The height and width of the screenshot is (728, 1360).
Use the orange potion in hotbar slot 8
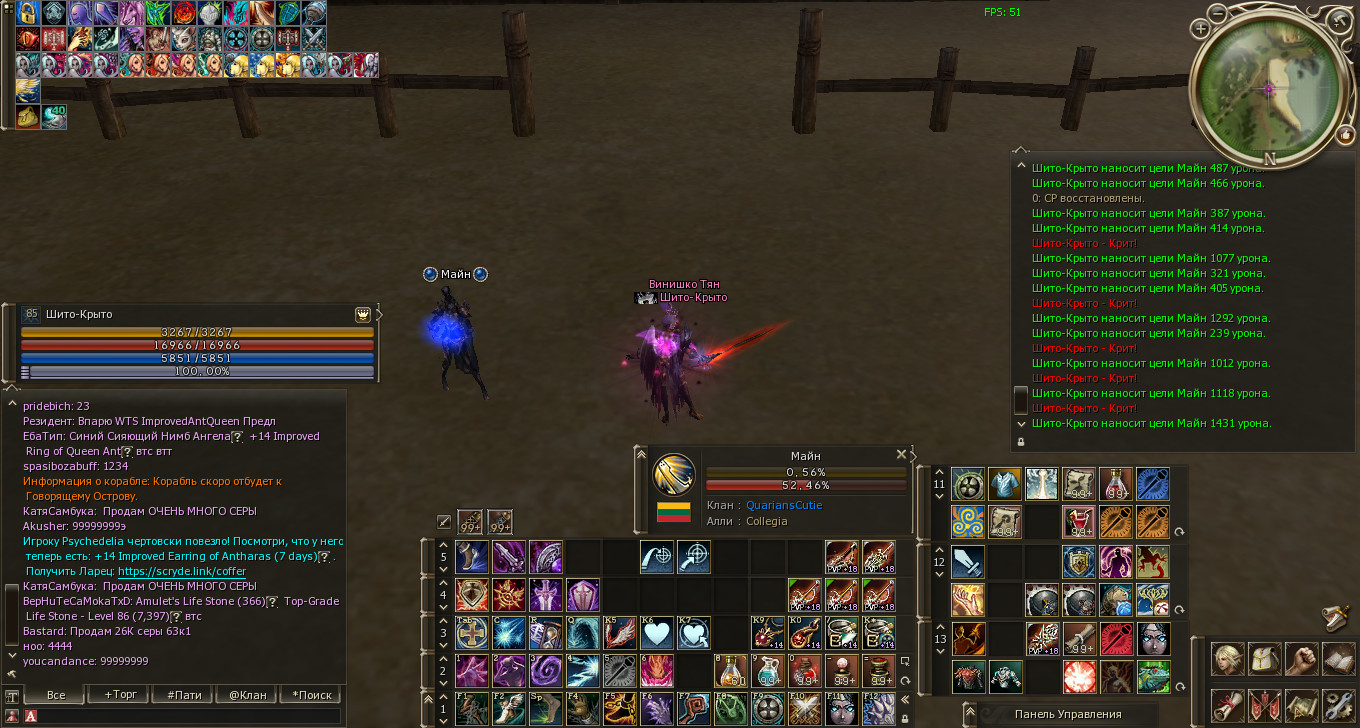tap(732, 671)
